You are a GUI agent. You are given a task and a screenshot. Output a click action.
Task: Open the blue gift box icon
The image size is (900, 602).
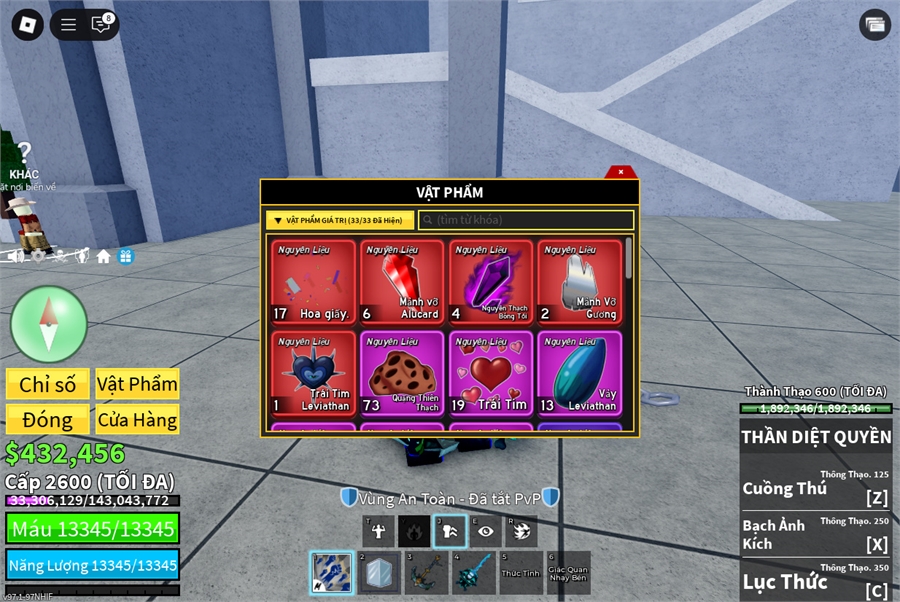(x=126, y=256)
